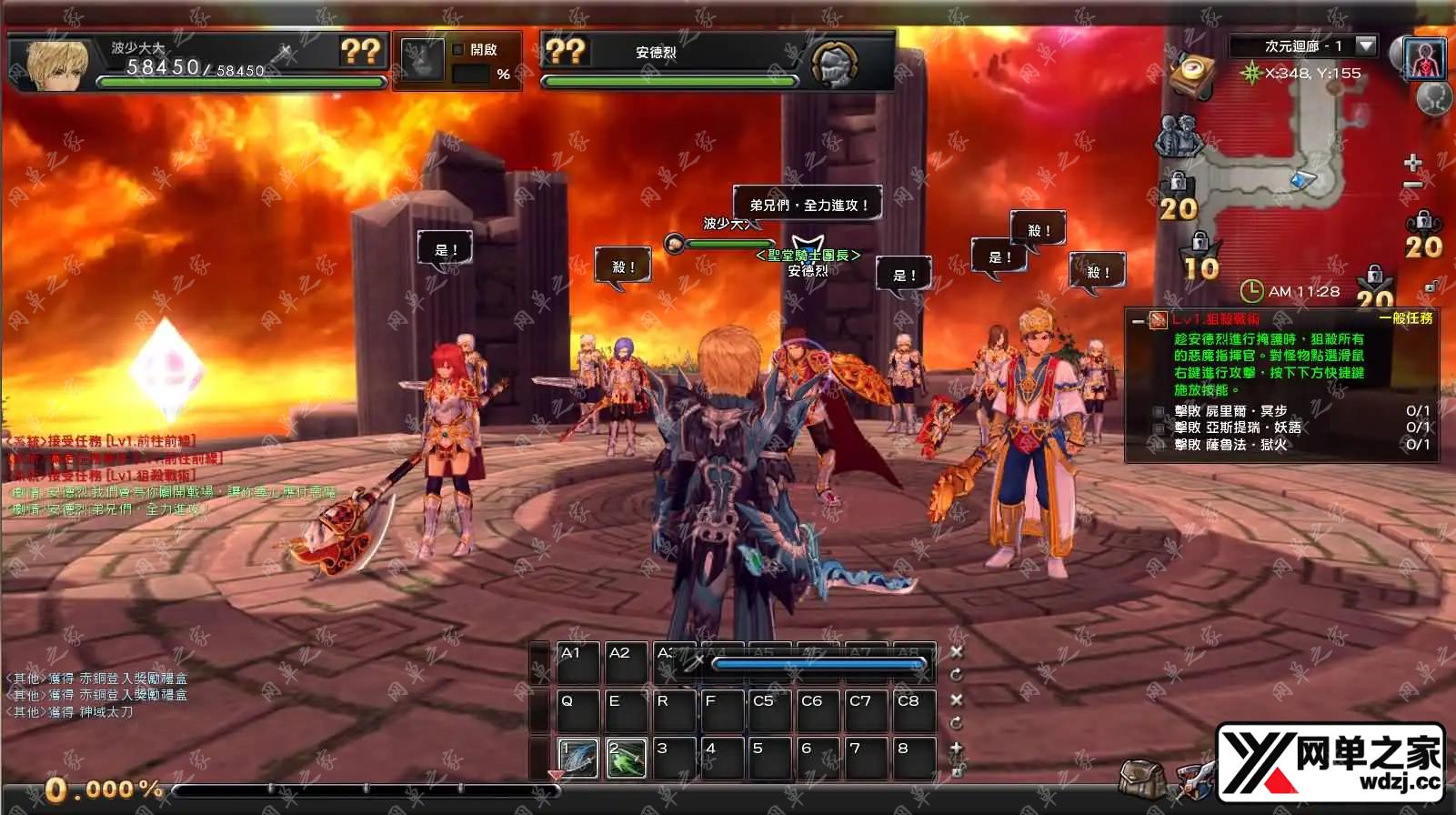
Task: Open the 次元迴廊 channel dropdown arrow
Action: 1366,45
